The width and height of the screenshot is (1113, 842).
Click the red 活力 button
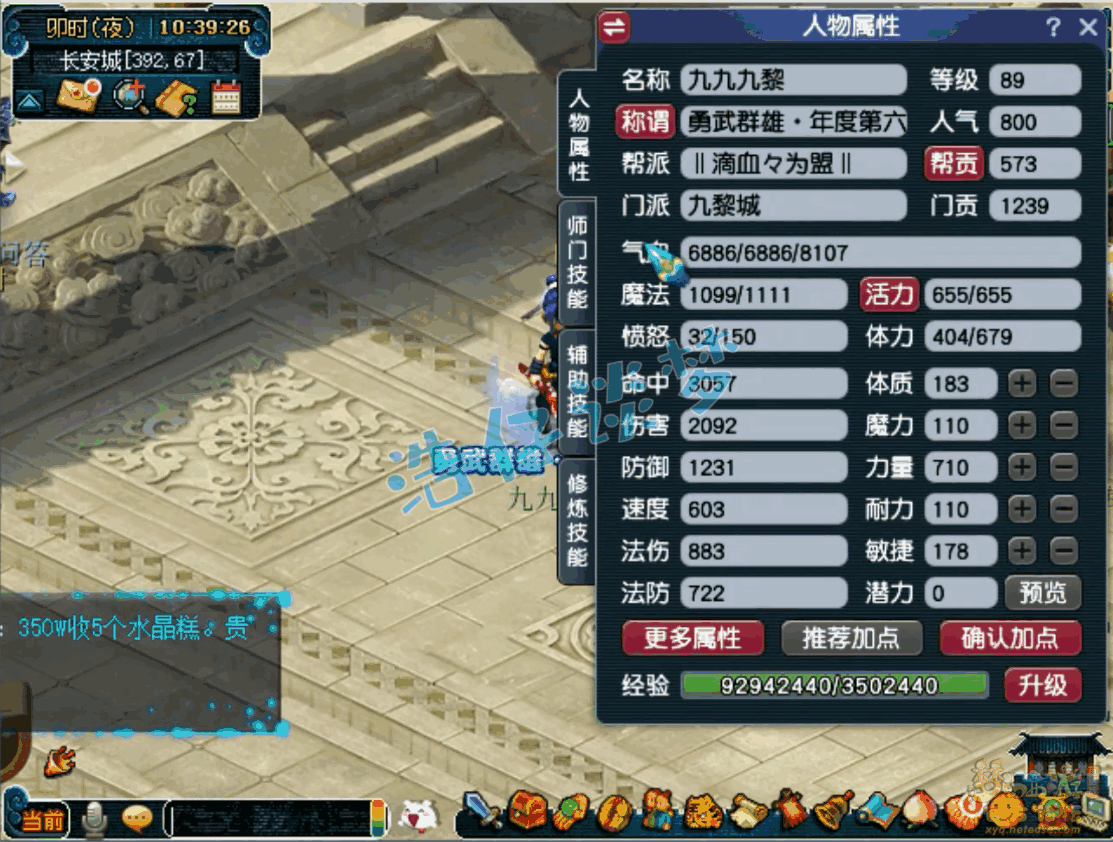point(889,295)
